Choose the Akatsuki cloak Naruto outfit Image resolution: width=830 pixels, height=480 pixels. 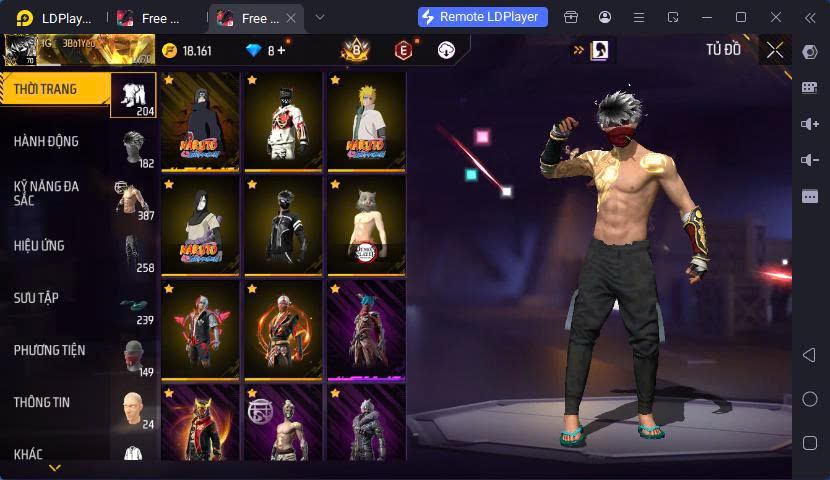pos(200,122)
